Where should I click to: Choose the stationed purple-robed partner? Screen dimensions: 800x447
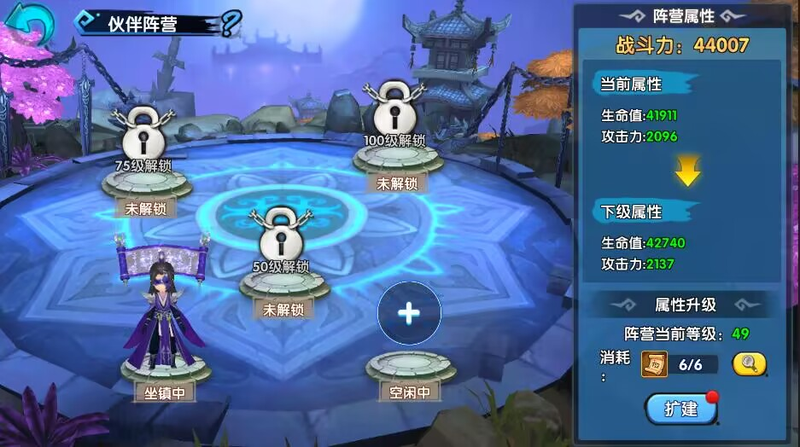(x=162, y=315)
